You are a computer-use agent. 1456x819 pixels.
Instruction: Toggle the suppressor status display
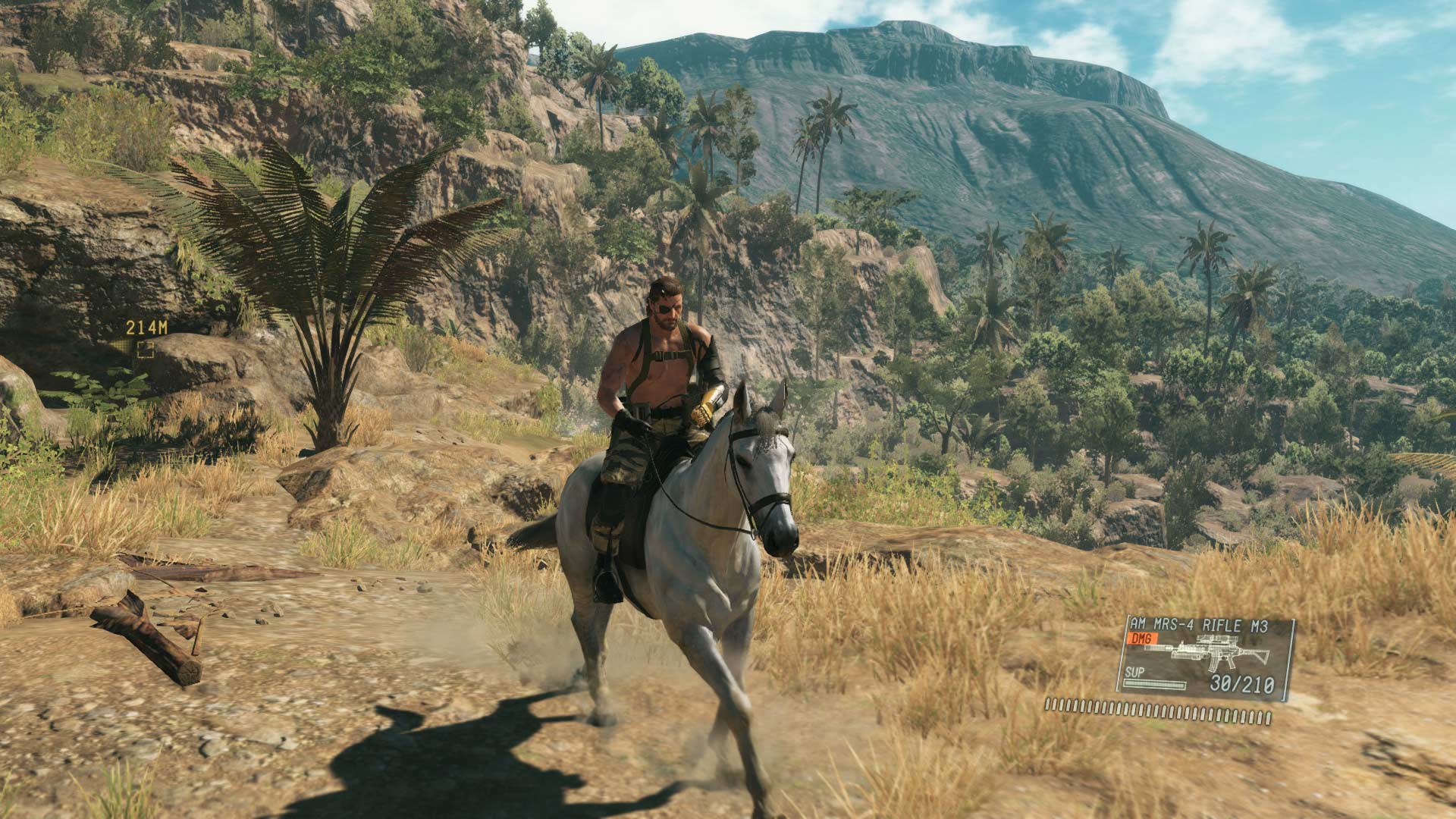pyautogui.click(x=1135, y=672)
